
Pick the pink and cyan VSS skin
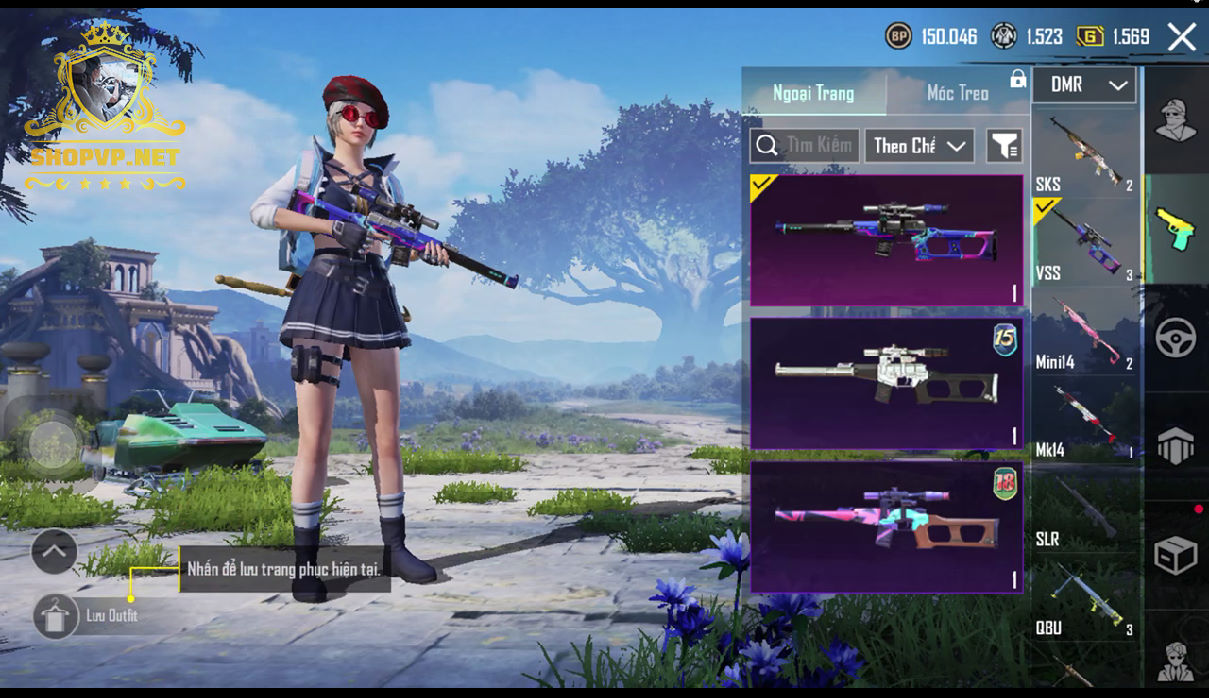[886, 527]
